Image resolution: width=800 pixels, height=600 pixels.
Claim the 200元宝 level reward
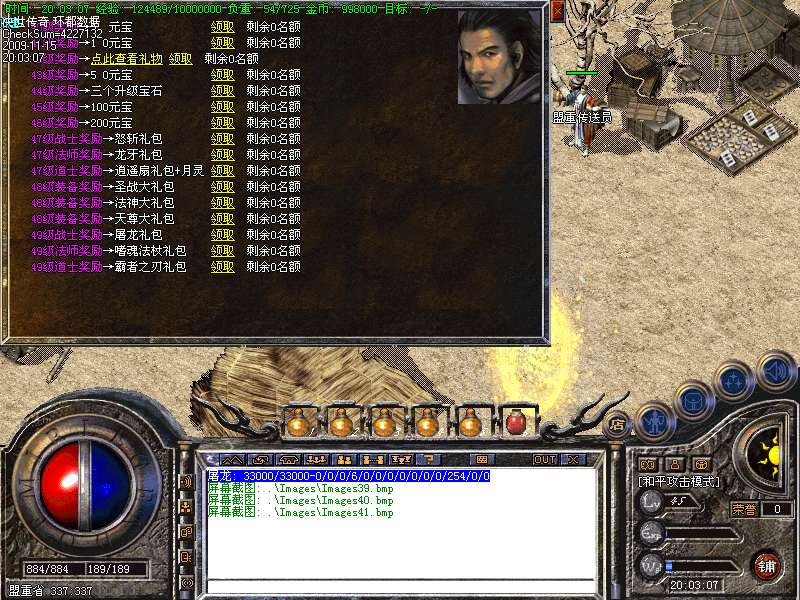pos(222,123)
